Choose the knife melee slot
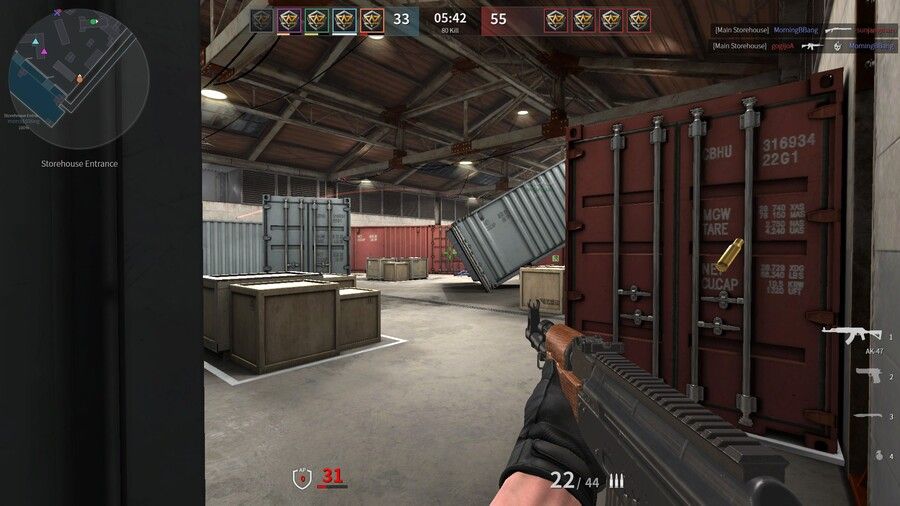The width and height of the screenshot is (900, 506). (x=867, y=415)
